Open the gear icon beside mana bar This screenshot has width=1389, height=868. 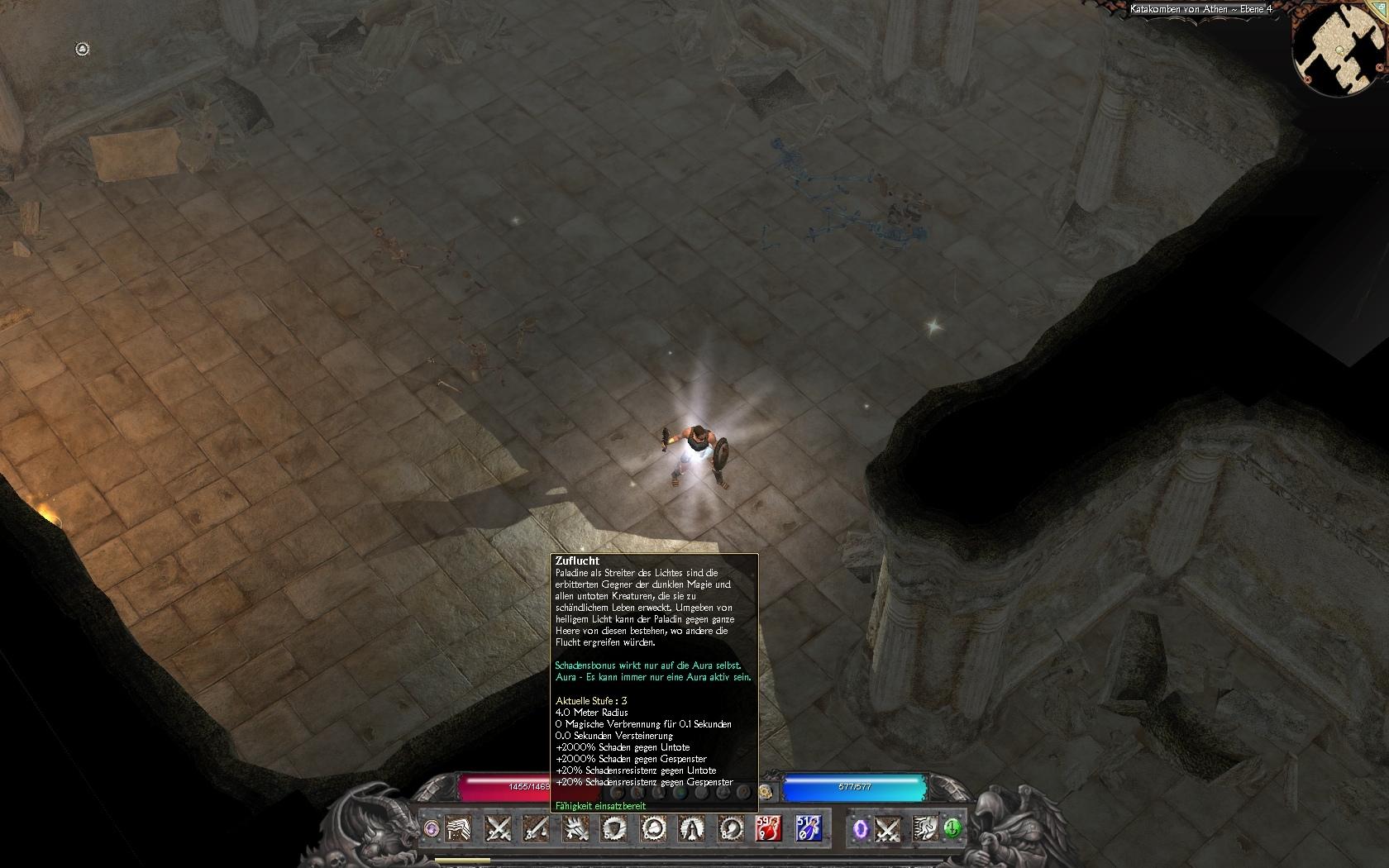pos(765,793)
